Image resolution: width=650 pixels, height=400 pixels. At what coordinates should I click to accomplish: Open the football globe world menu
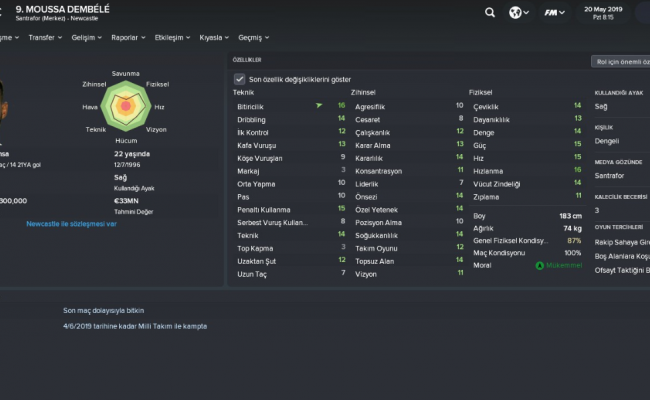coord(517,13)
